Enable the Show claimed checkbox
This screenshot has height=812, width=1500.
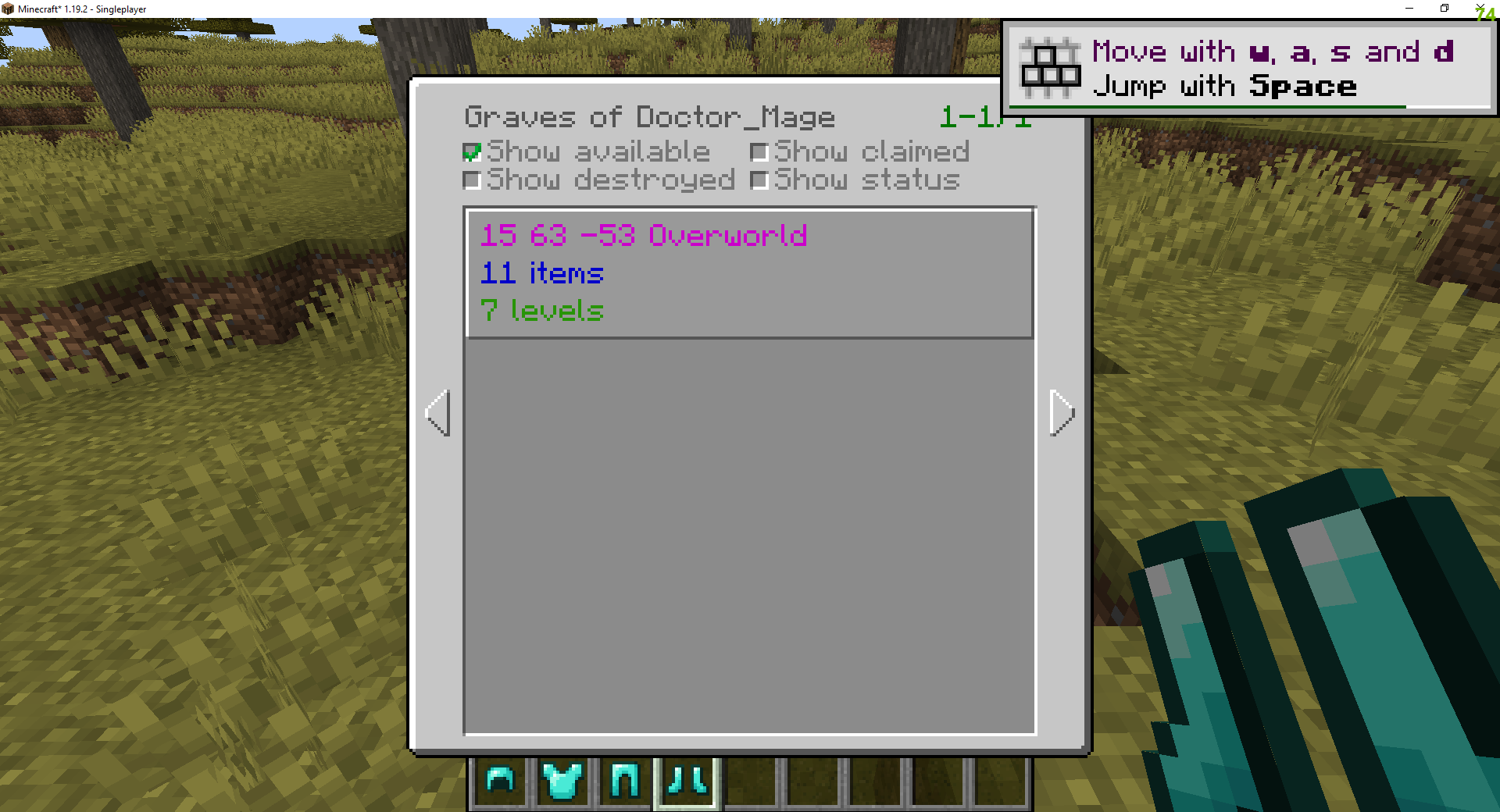[759, 151]
